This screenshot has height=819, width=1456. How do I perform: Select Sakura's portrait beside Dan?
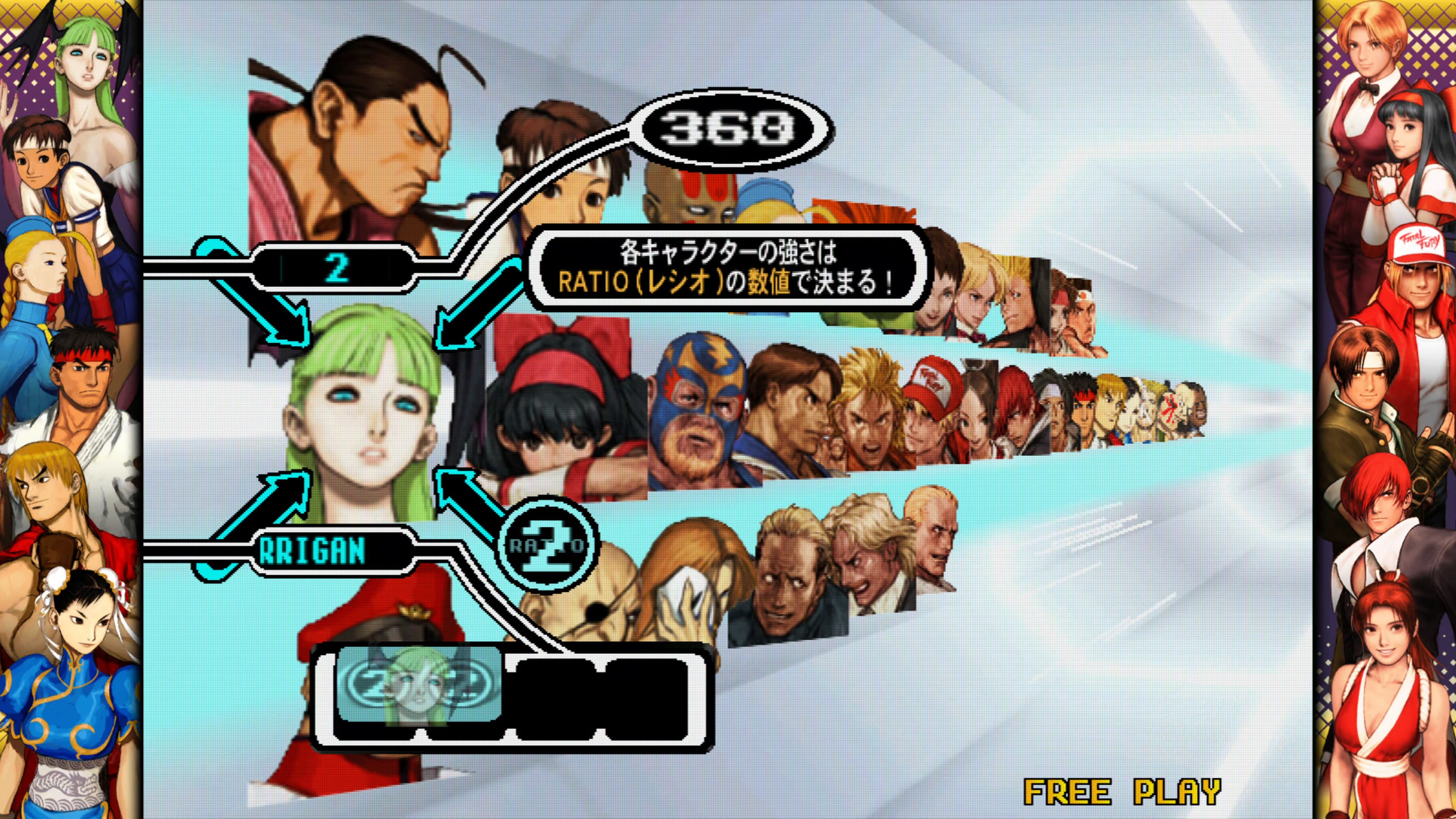pyautogui.click(x=560, y=181)
